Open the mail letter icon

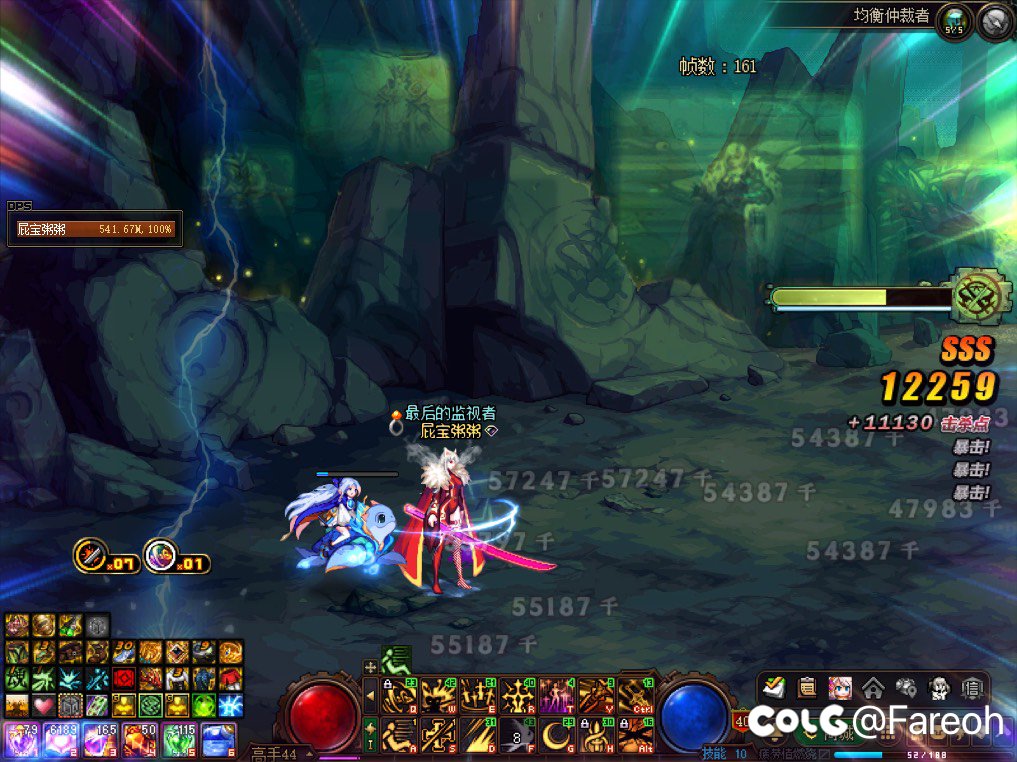coord(970,687)
